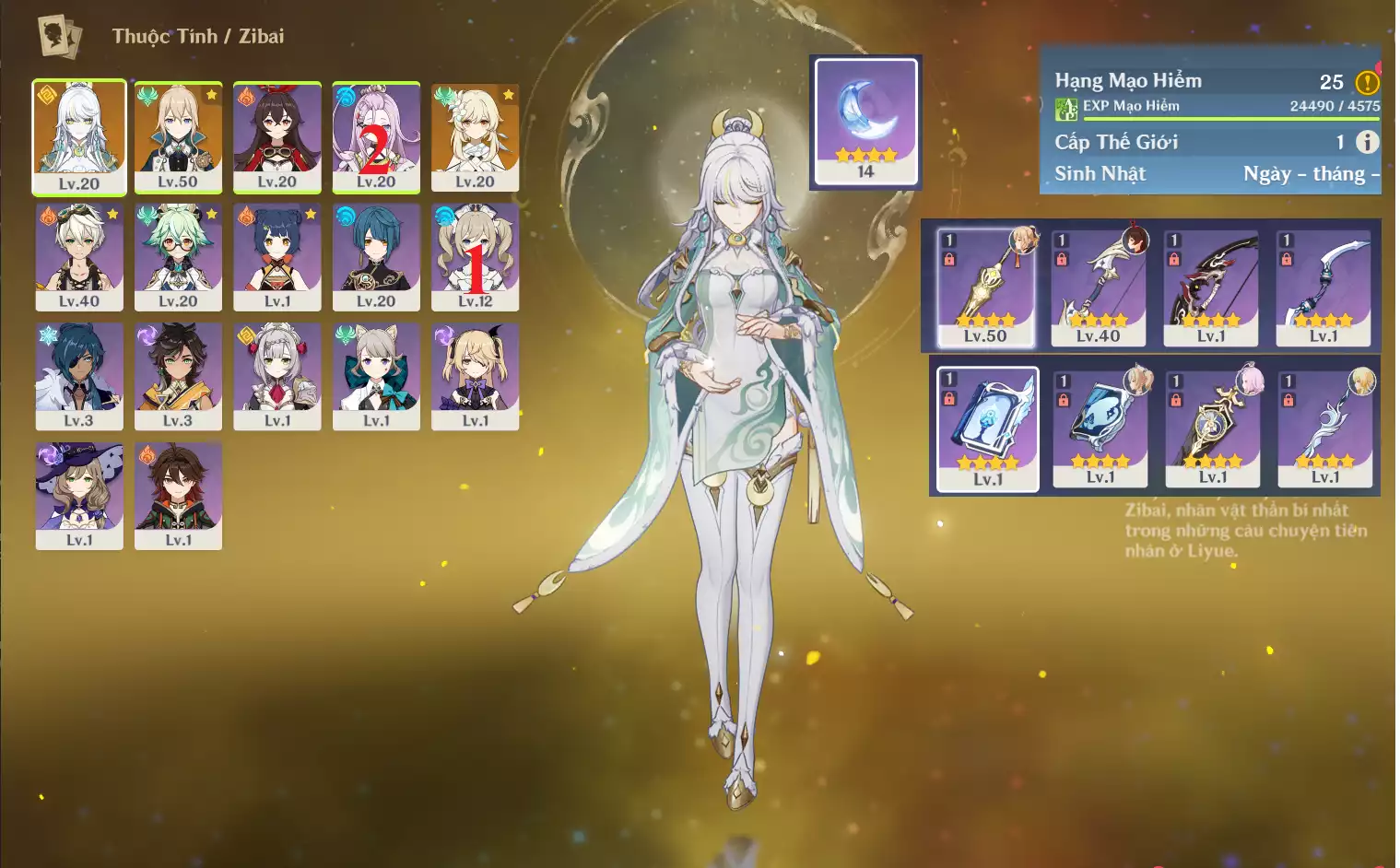Pick the highlighted blue book catalyst card
Viewport: 1400px width, 868px height.
(x=987, y=428)
